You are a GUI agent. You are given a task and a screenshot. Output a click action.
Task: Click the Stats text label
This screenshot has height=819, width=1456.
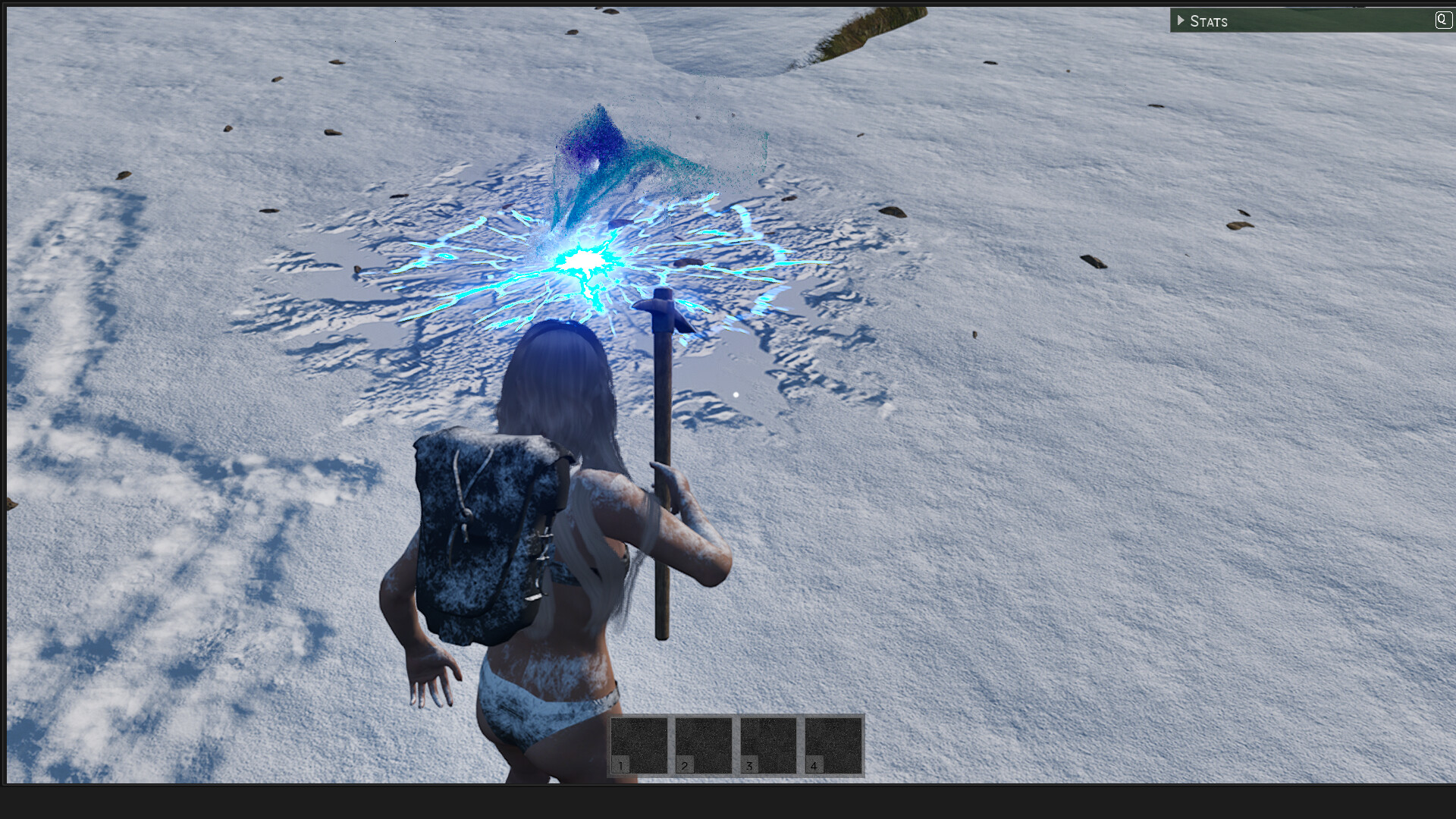1210,20
